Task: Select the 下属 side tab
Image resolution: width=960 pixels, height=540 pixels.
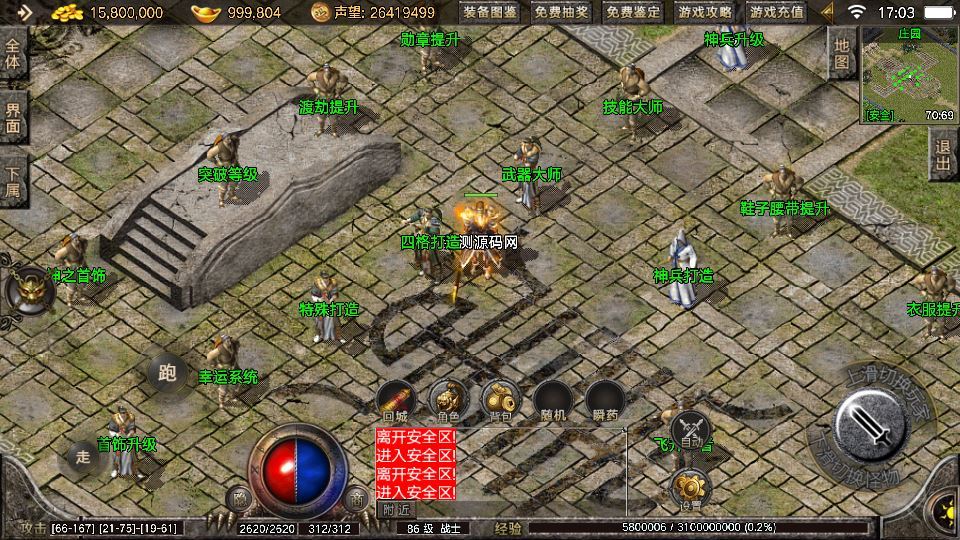Action: (x=13, y=181)
